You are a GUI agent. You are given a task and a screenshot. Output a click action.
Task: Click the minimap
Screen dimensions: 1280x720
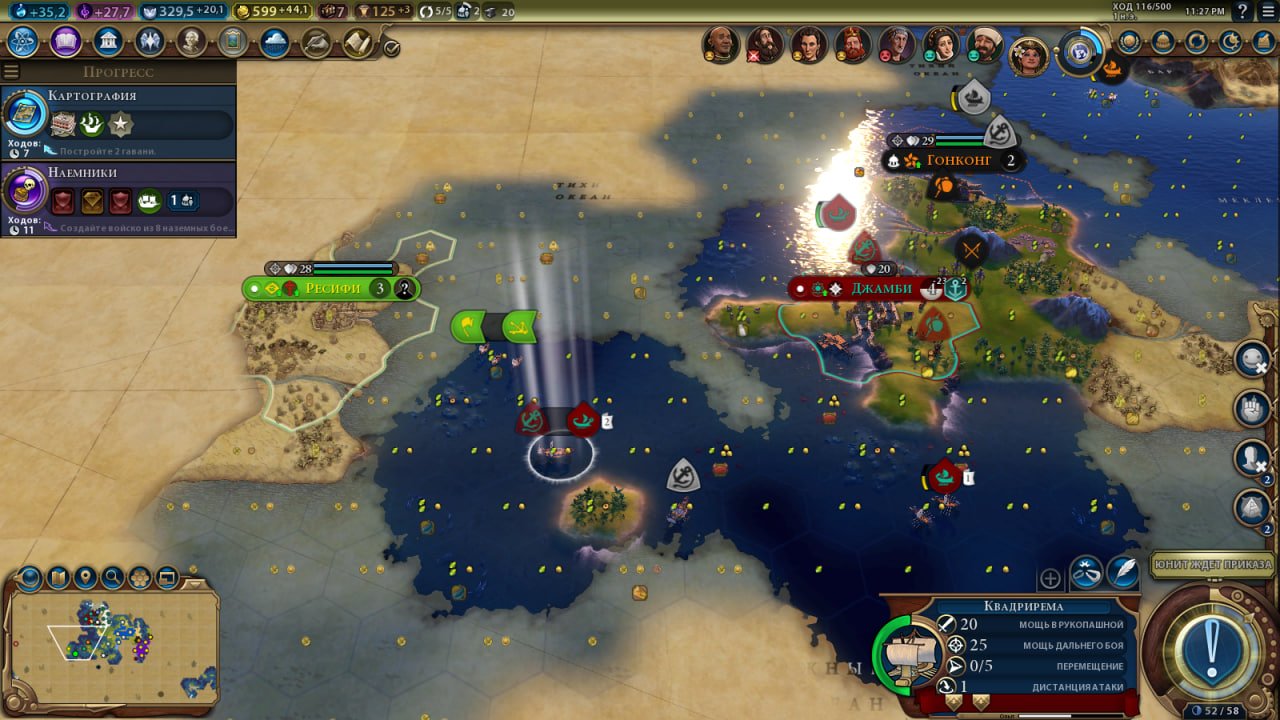pyautogui.click(x=110, y=640)
